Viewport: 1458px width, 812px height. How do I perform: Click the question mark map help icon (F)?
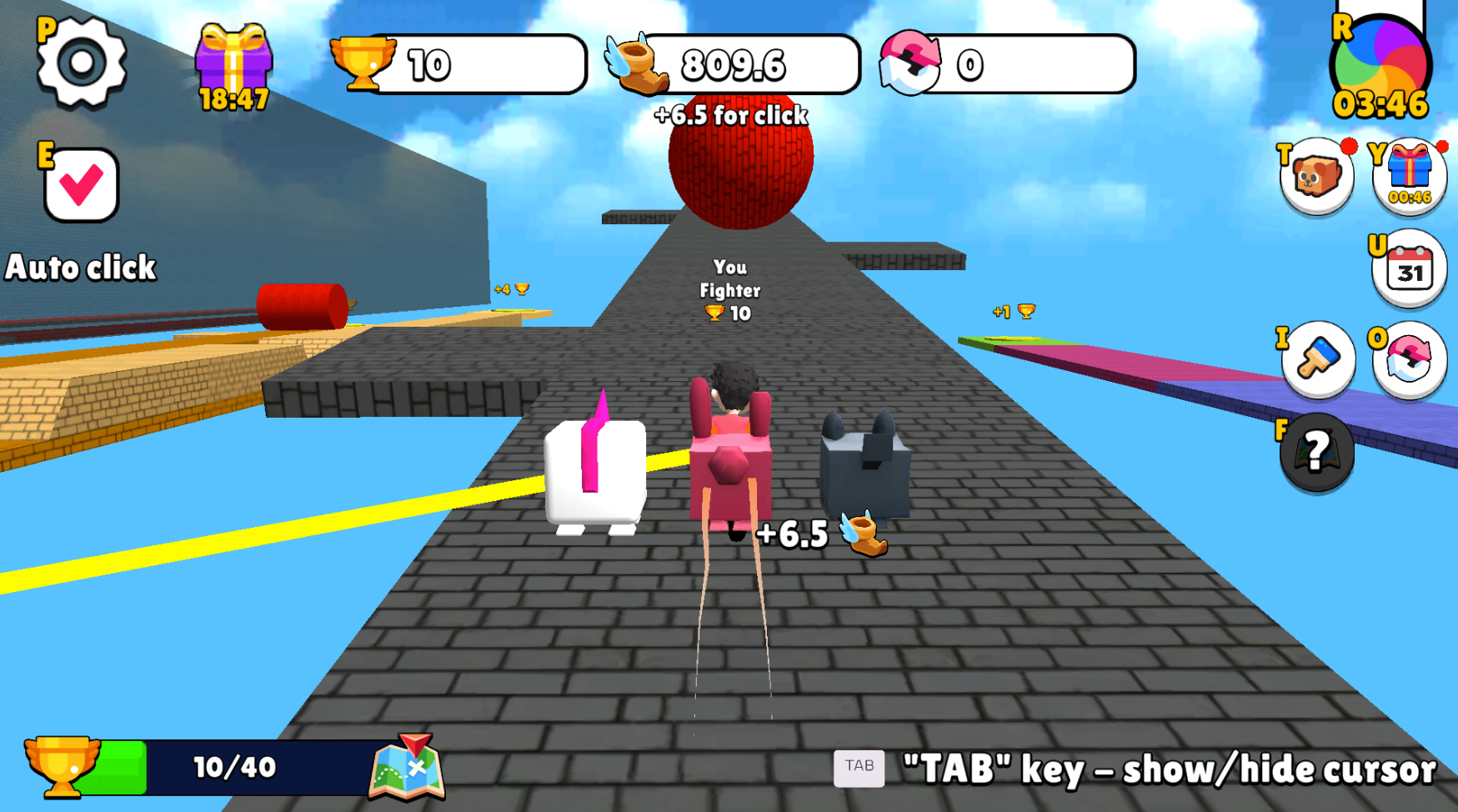coord(1315,453)
